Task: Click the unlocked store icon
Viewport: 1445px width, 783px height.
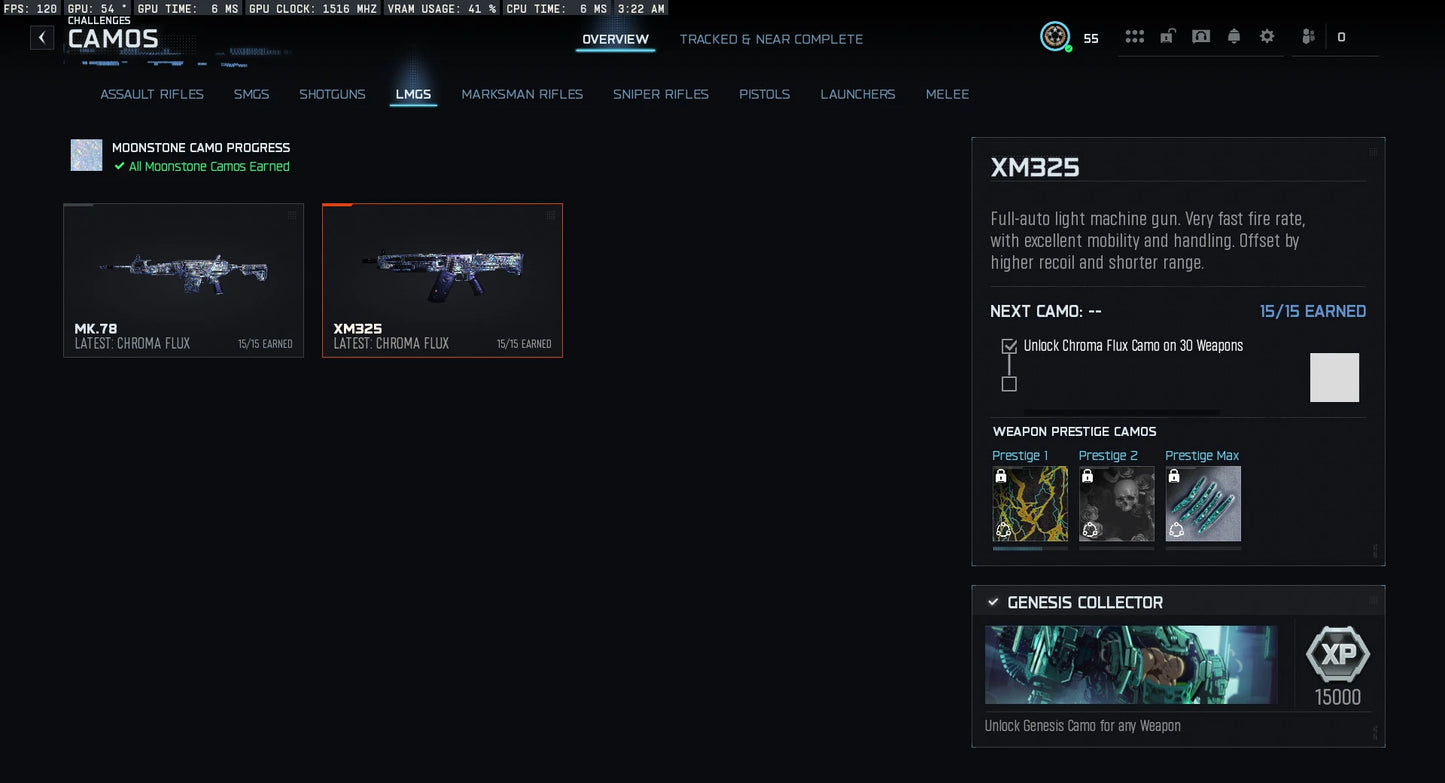Action: [1167, 35]
